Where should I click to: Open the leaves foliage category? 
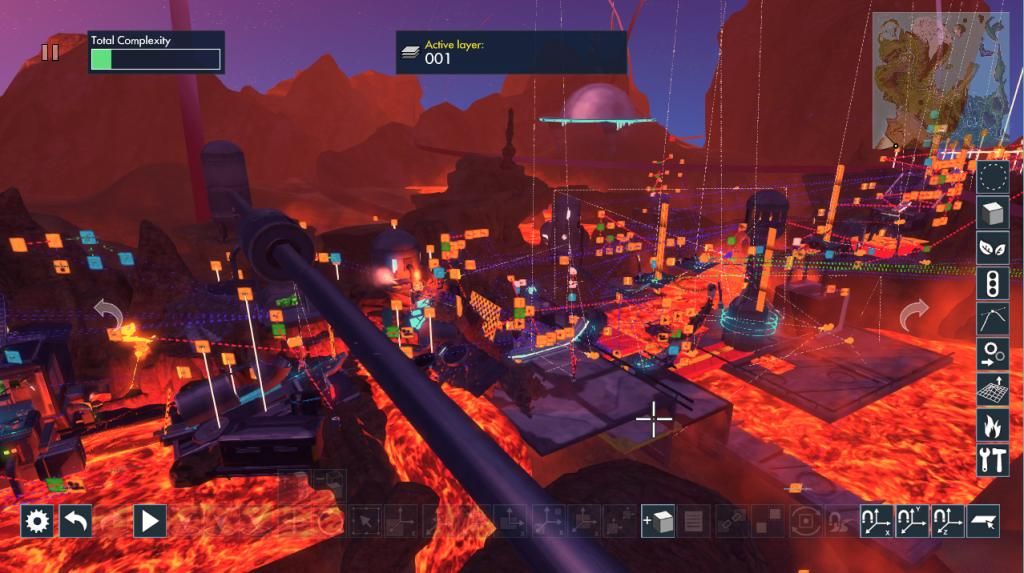(x=992, y=248)
